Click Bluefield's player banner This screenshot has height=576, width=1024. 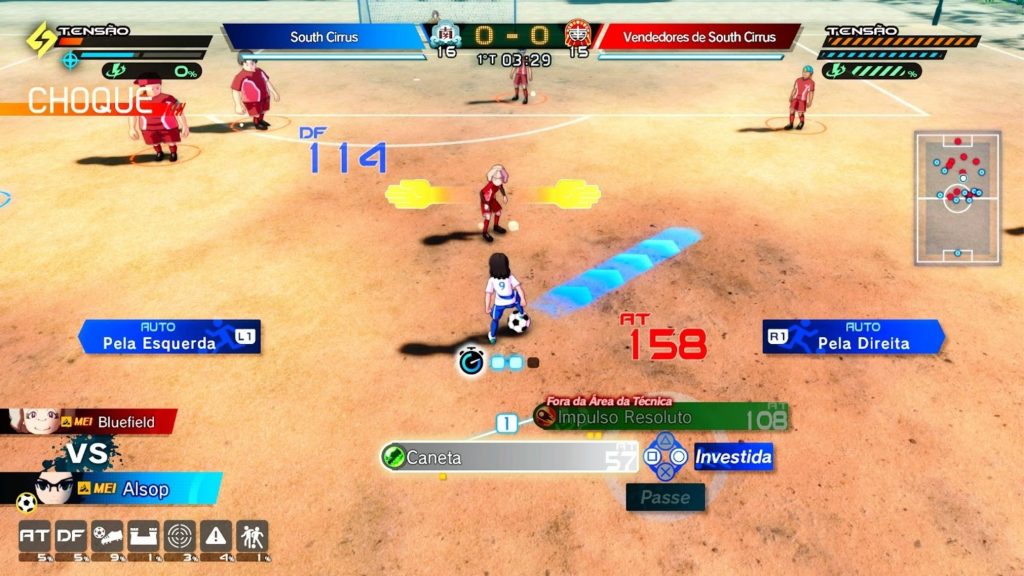point(90,422)
